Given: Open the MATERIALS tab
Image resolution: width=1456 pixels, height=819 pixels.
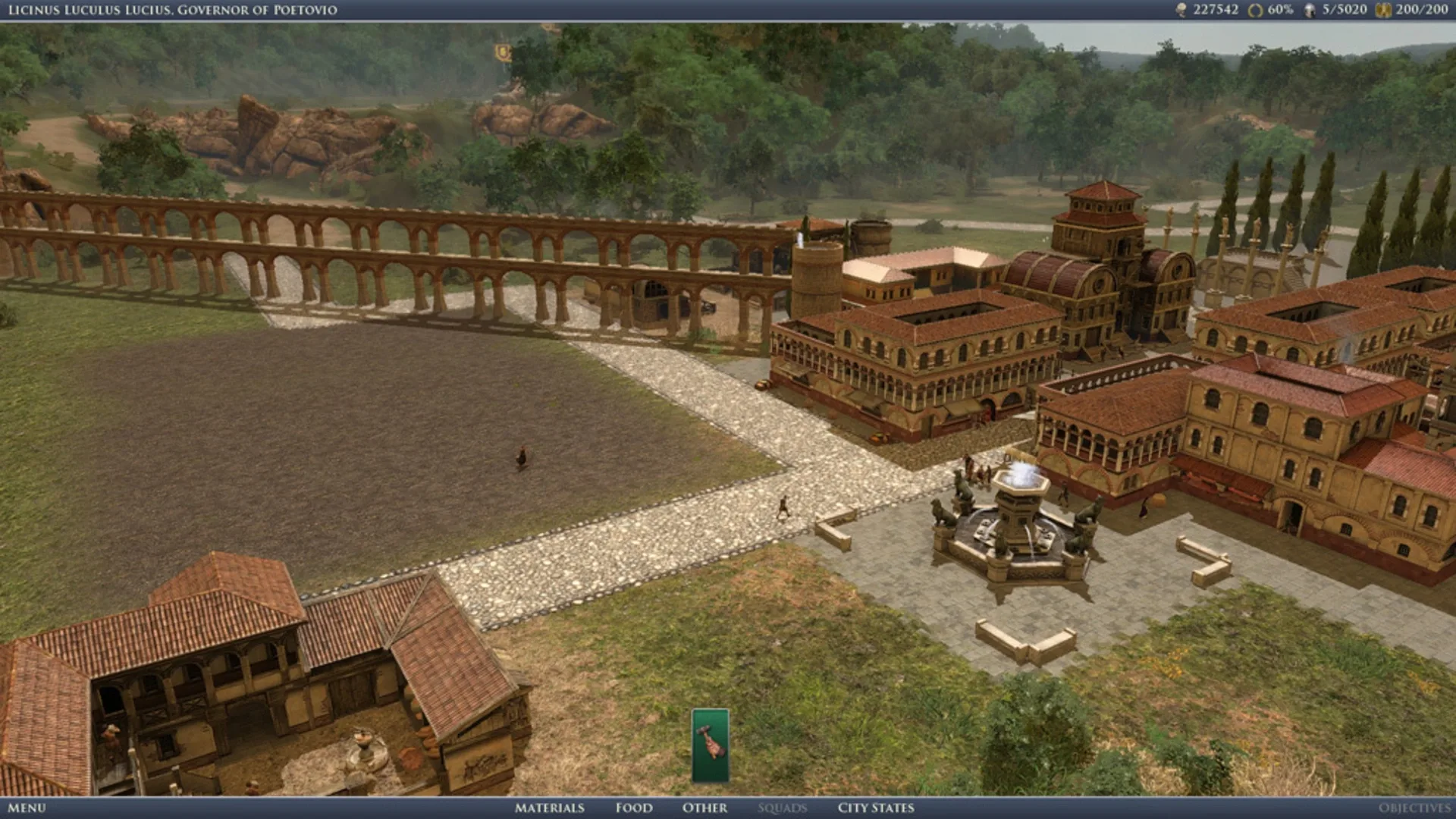Looking at the screenshot, I should (549, 808).
